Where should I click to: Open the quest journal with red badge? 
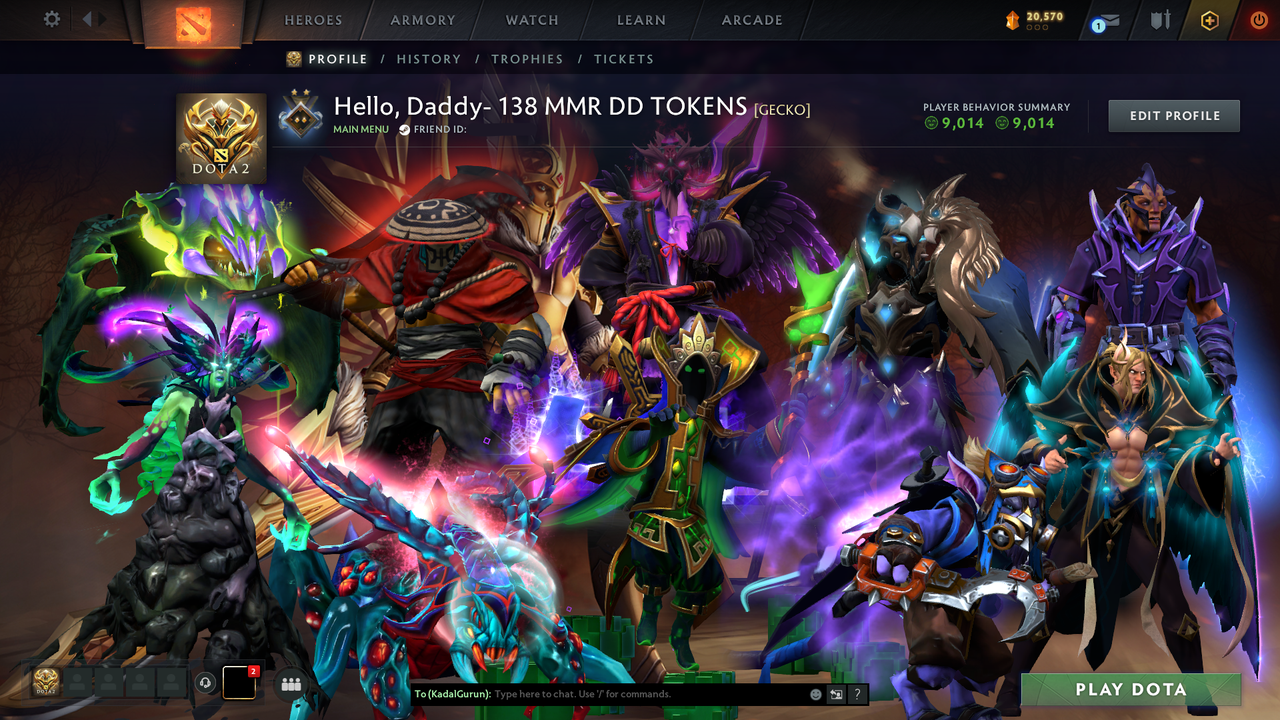238,683
